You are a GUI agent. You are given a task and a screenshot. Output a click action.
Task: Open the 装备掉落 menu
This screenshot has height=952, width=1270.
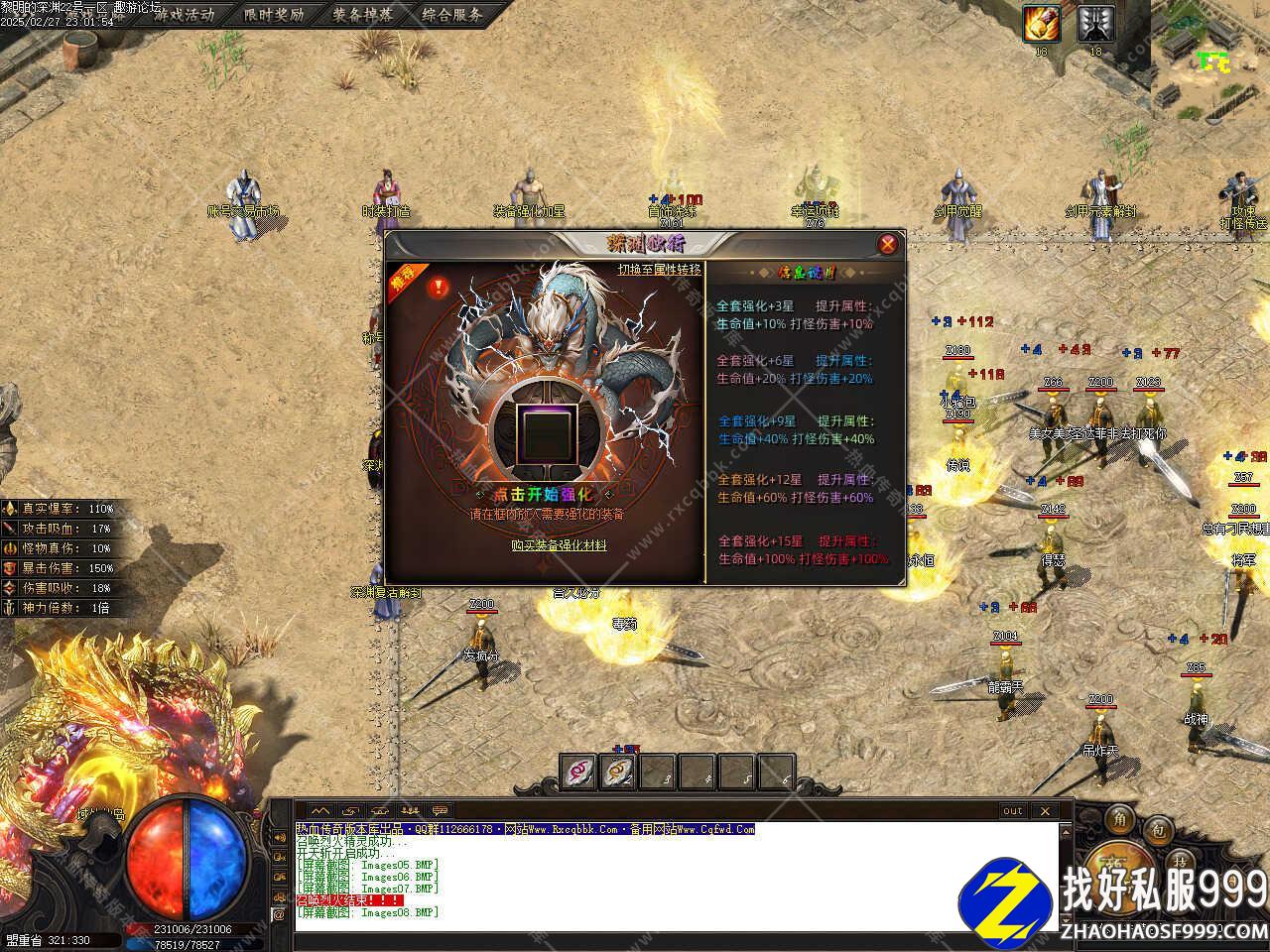(x=363, y=15)
